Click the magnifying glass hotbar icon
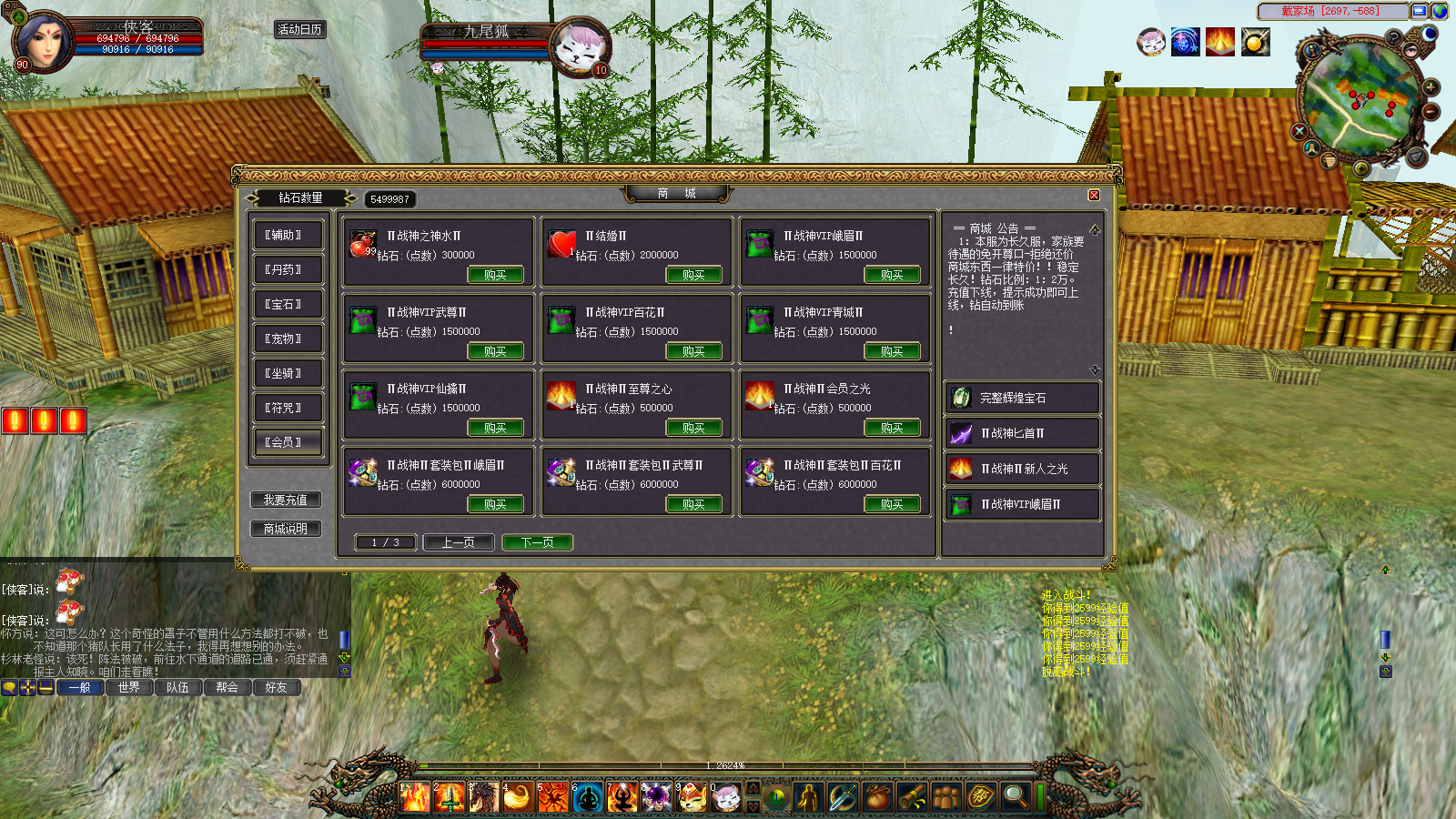The height and width of the screenshot is (819, 1456). 1014,797
